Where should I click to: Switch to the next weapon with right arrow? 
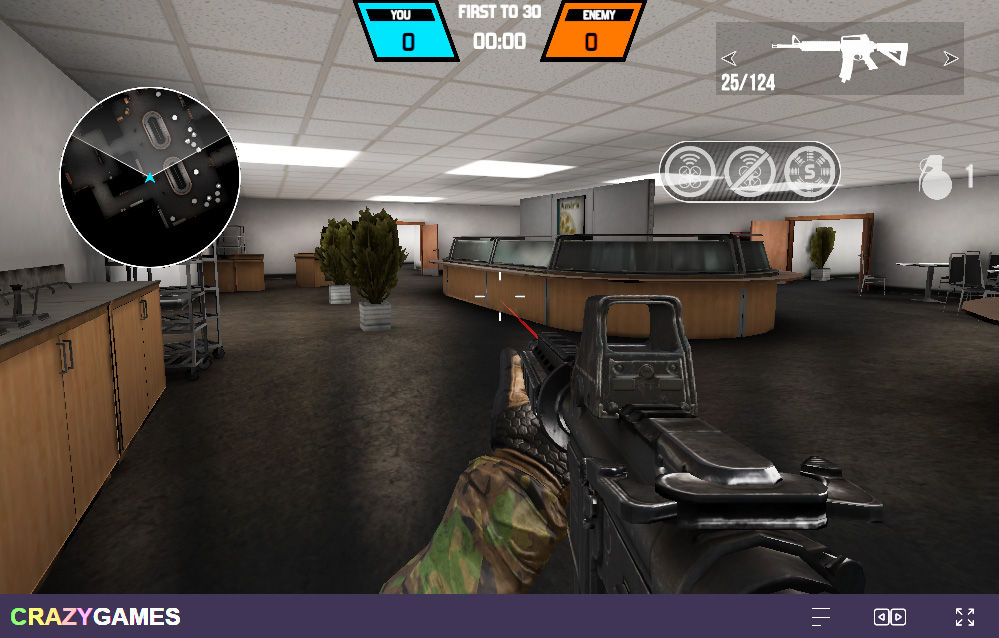(950, 58)
